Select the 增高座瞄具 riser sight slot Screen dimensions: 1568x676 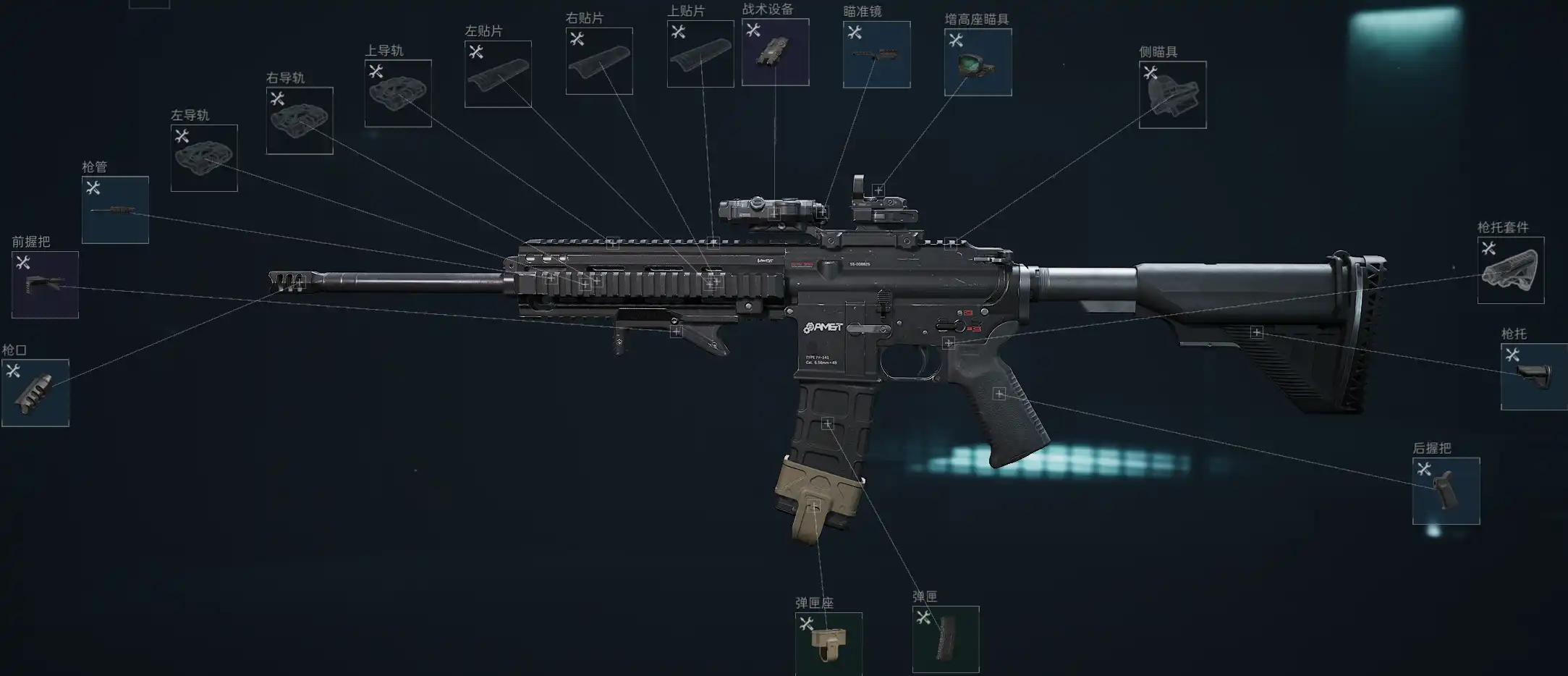(978, 62)
